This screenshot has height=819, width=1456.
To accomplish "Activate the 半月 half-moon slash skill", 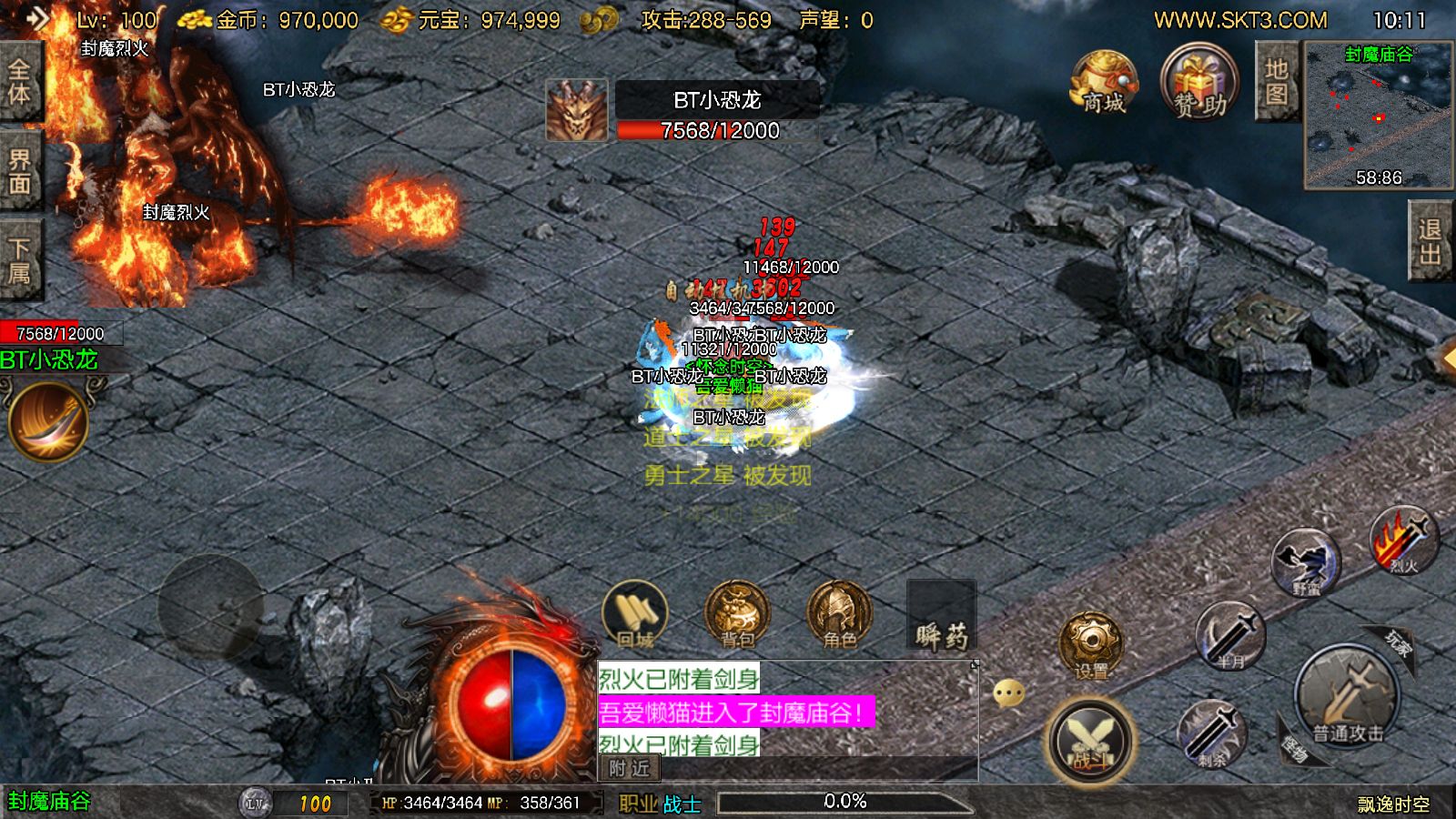I will pos(1229,635).
